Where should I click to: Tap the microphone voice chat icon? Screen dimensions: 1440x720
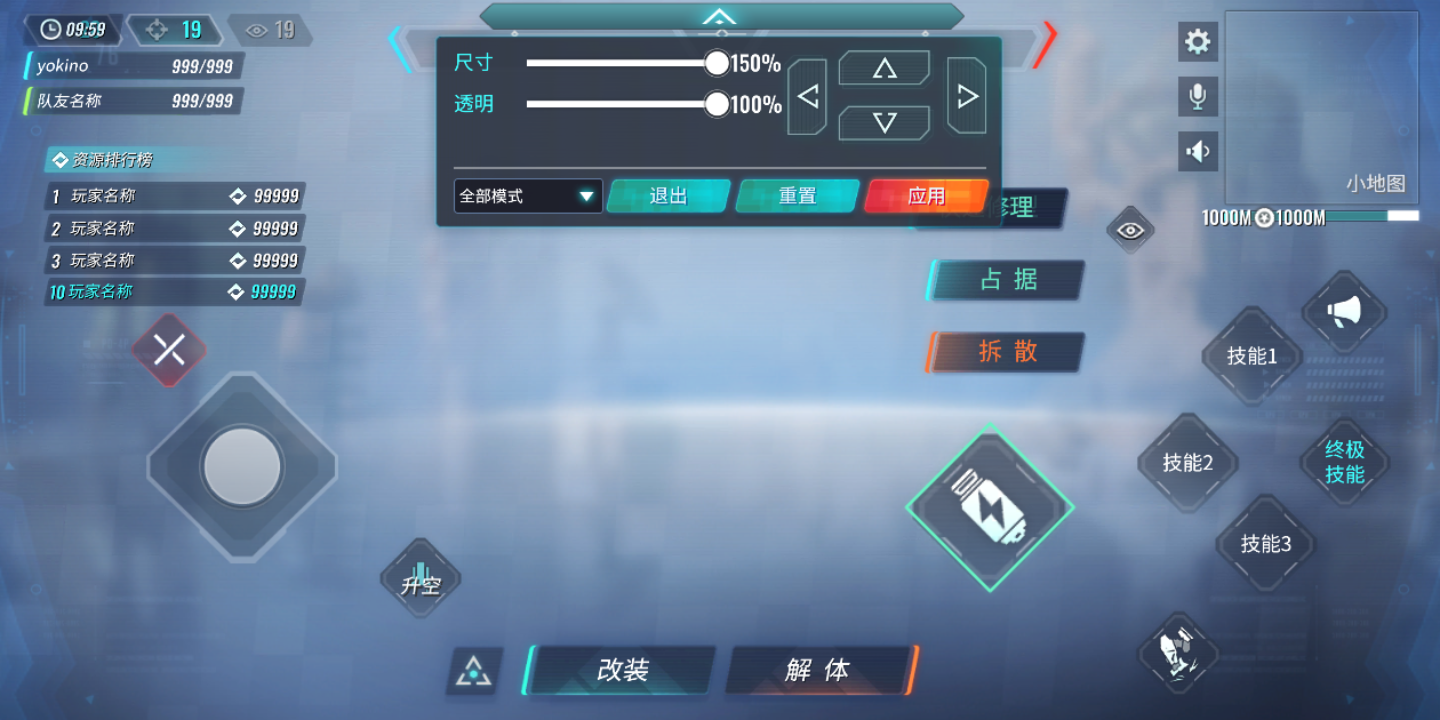1197,96
